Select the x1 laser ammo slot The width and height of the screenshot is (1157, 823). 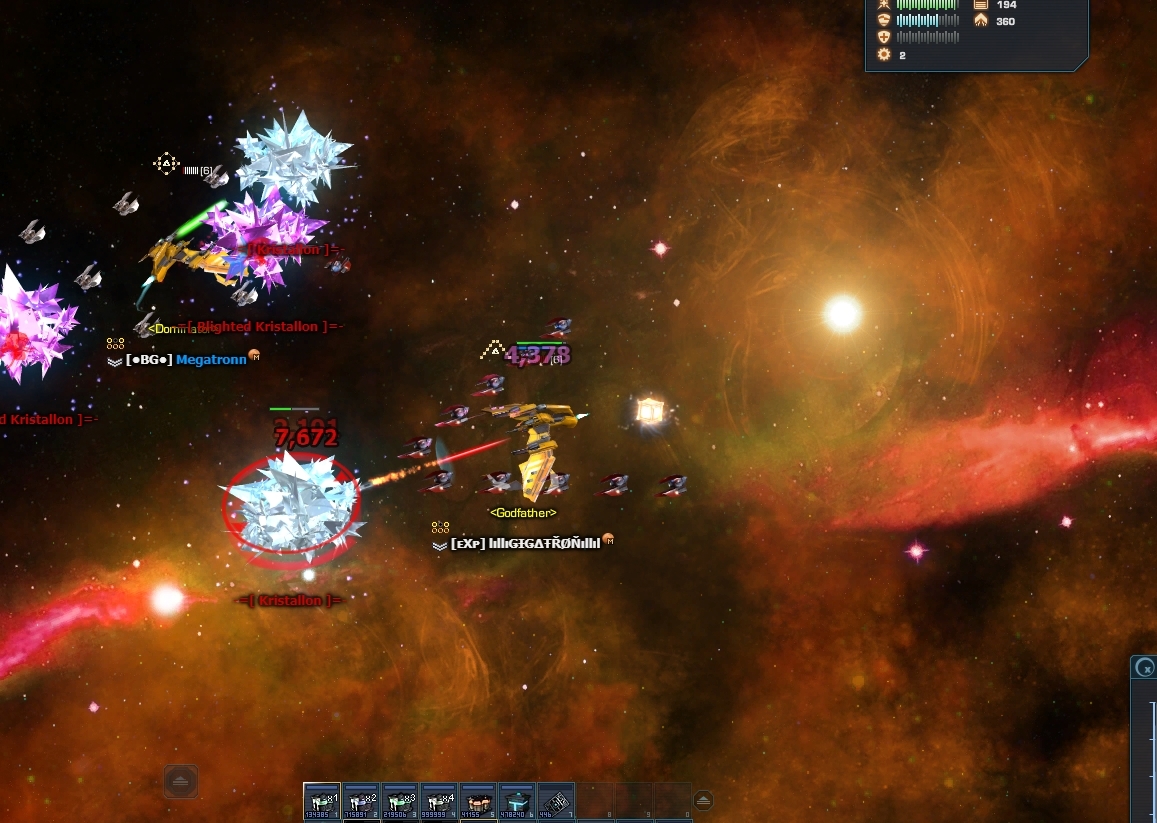[322, 801]
